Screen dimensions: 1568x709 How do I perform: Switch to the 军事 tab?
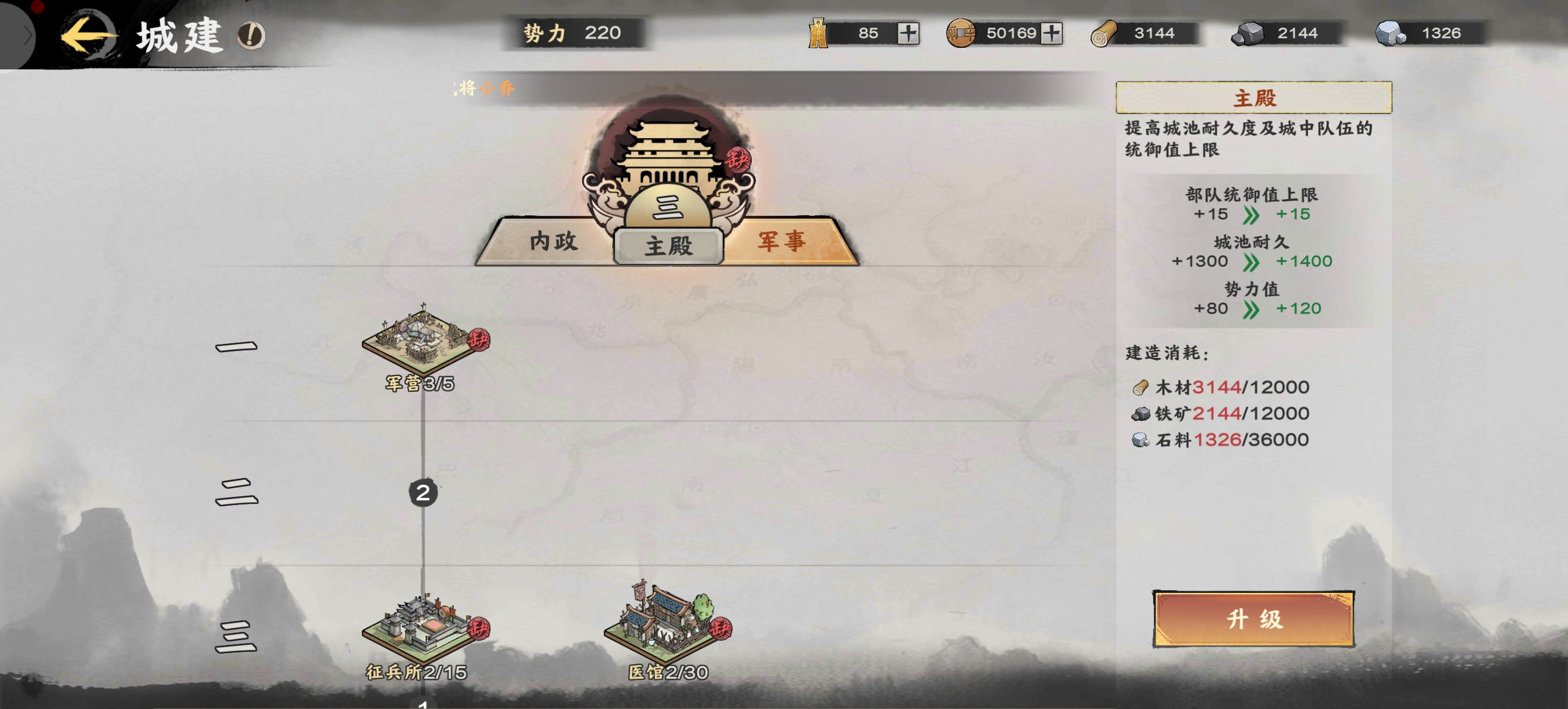point(782,241)
